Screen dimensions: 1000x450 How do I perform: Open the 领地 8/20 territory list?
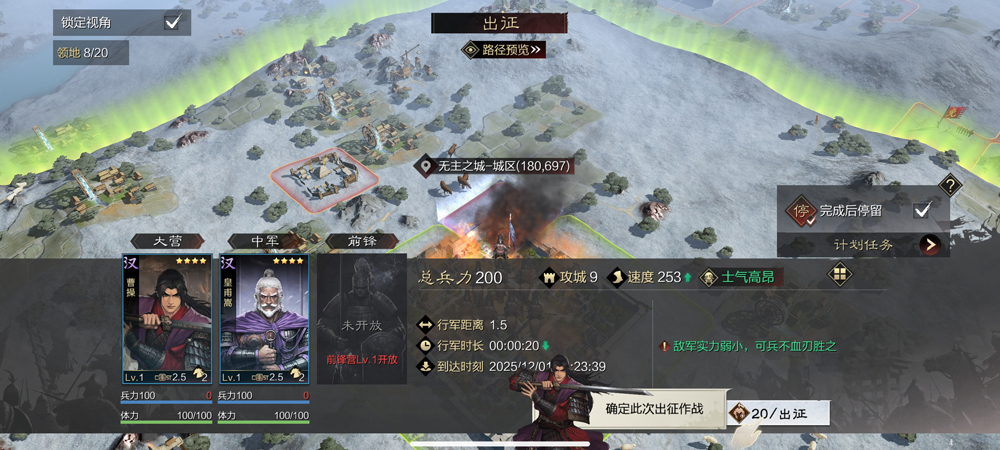pos(91,52)
